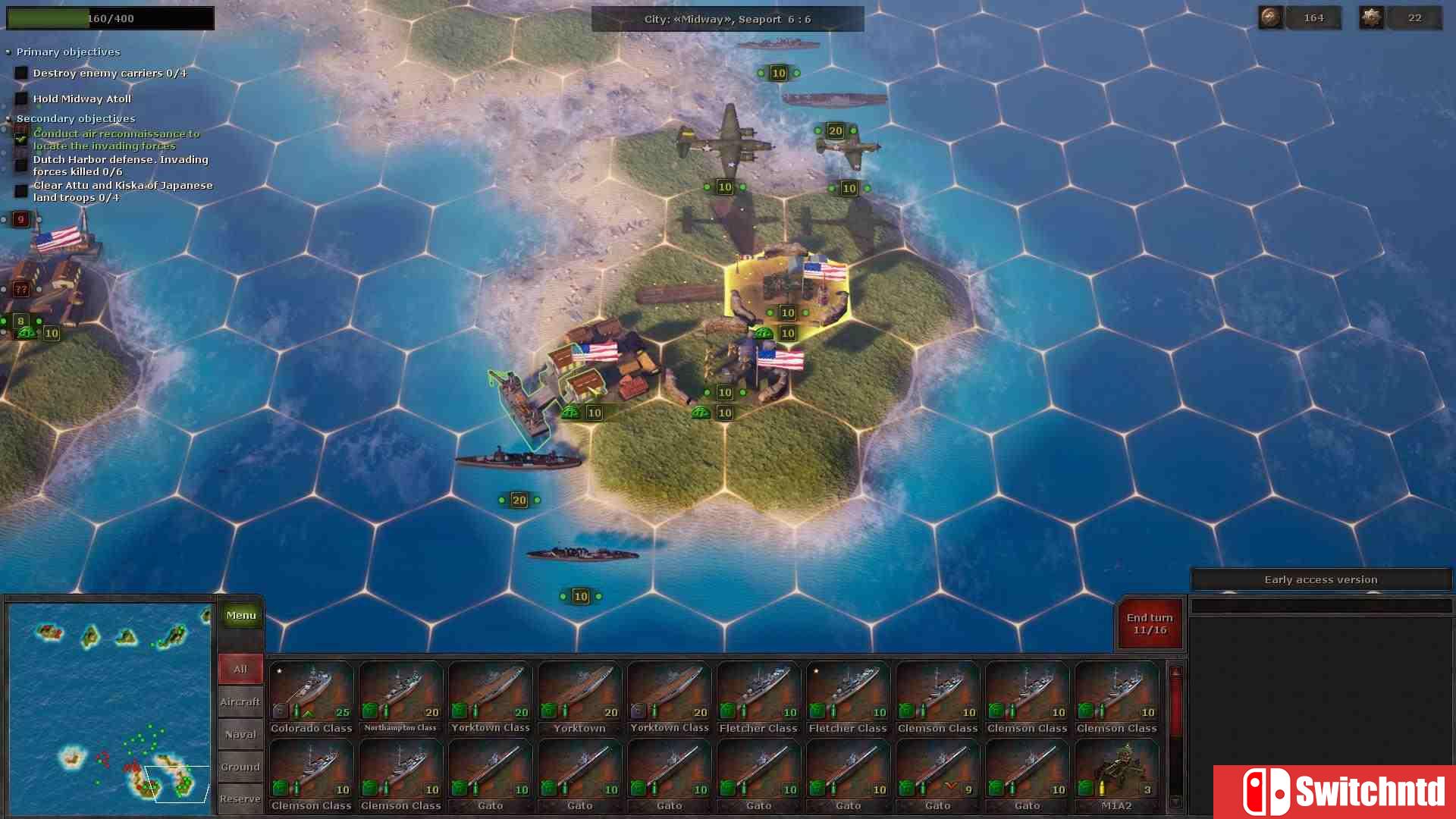Screen dimensions: 1456x819
Task: Toggle the Hold Midway Atoll objective checkbox
Action: (x=20, y=98)
